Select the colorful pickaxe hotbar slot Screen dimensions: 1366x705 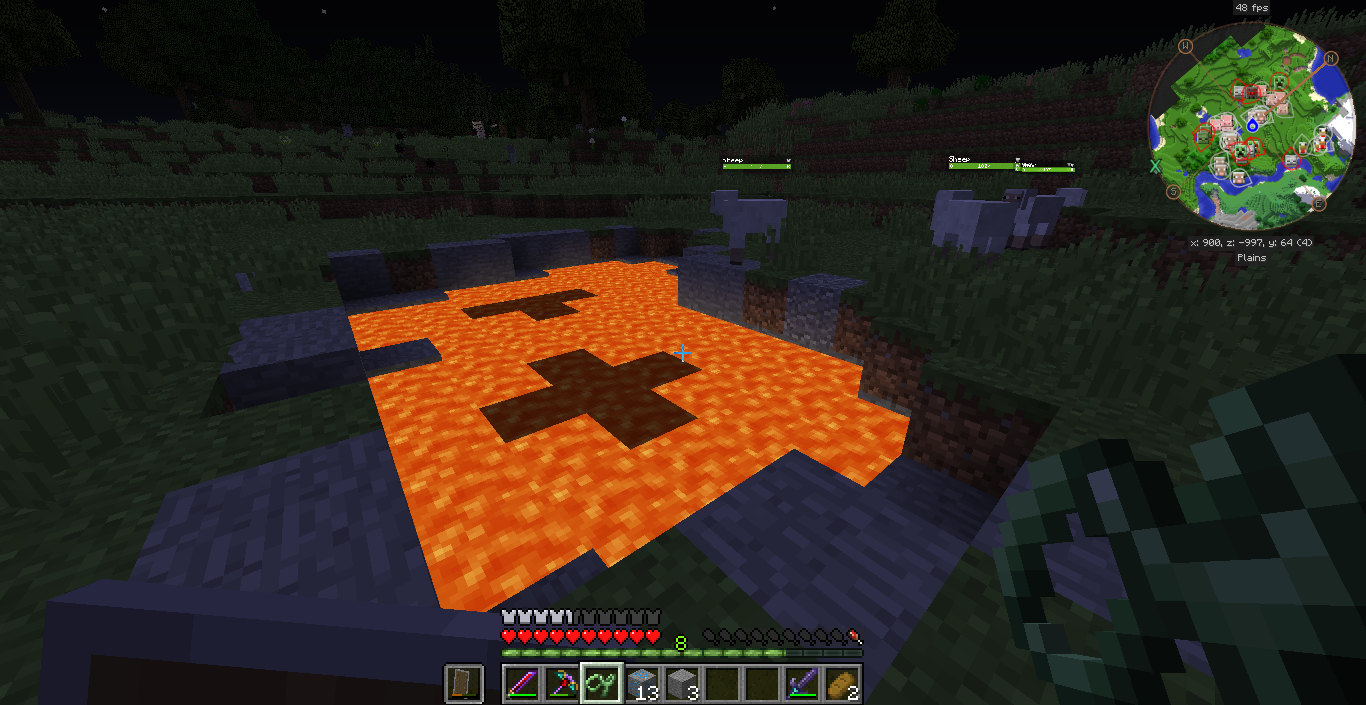click(562, 684)
